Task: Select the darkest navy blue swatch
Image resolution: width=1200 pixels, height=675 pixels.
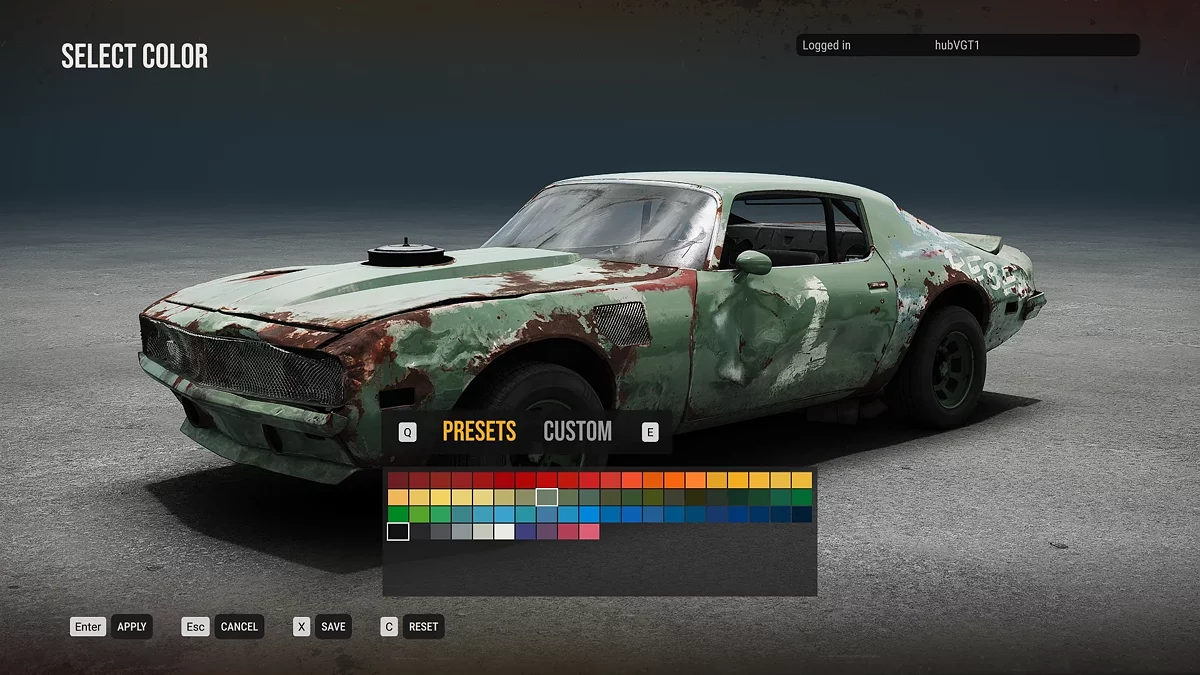Action: (x=802, y=514)
